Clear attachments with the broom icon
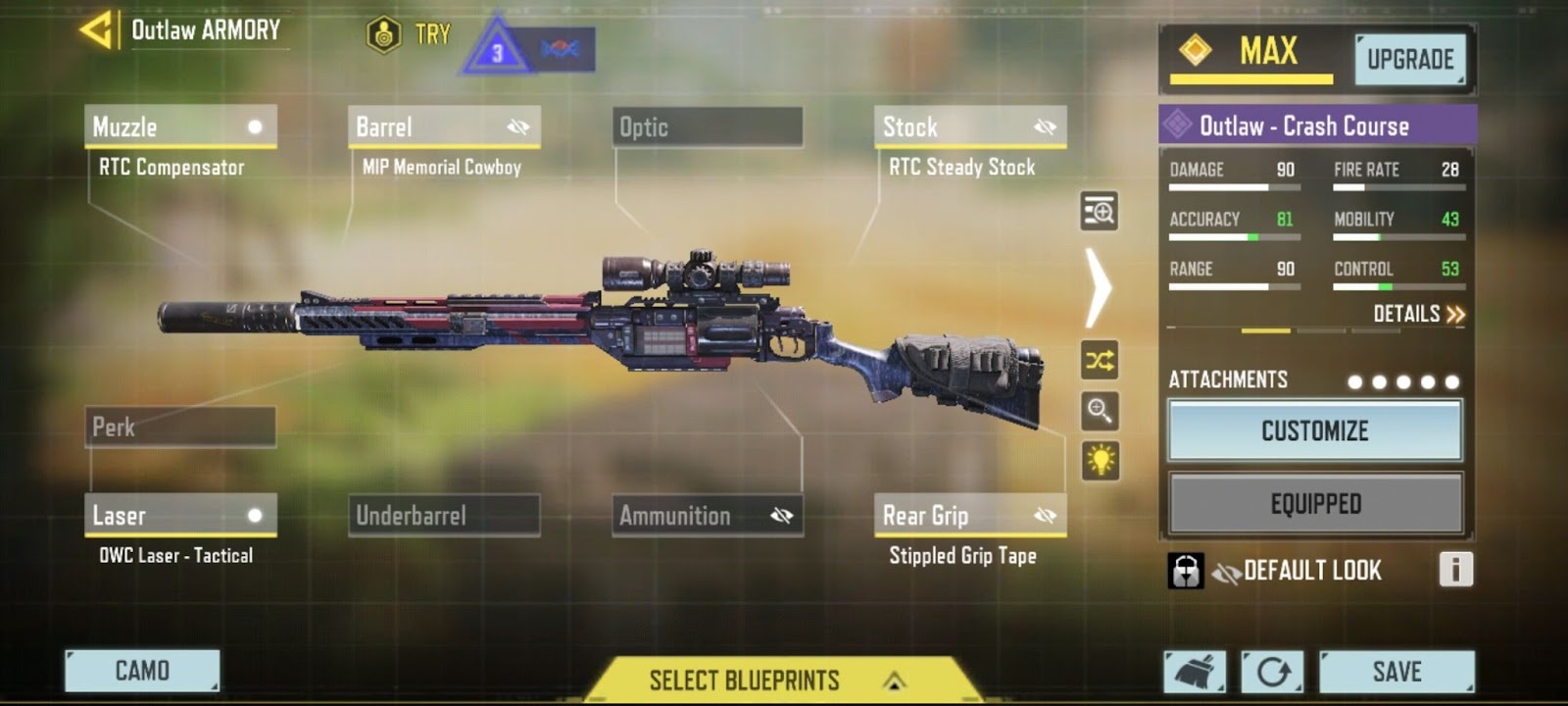1568x706 pixels. pos(1195,672)
